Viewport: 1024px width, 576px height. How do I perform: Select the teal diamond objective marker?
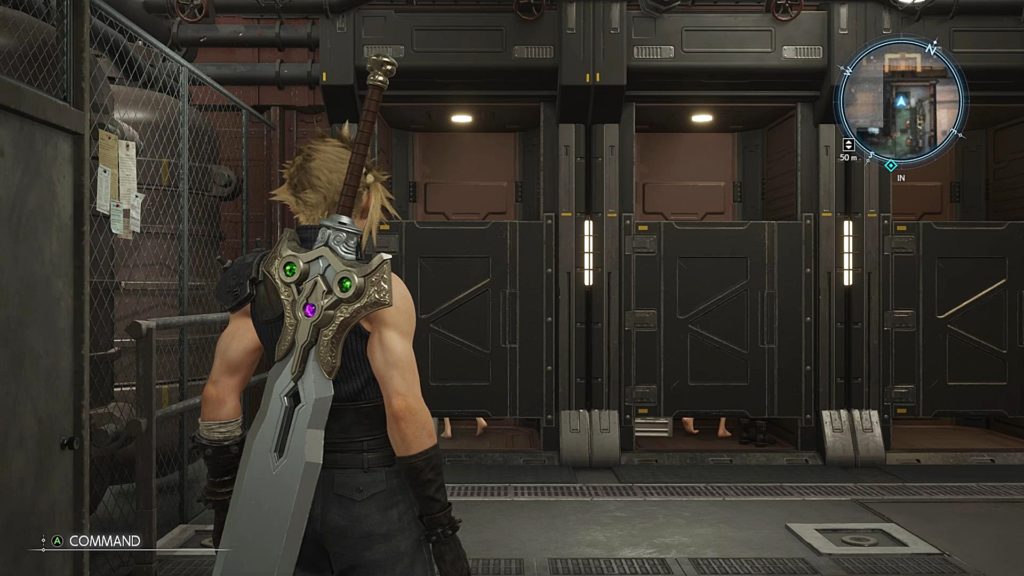890,165
